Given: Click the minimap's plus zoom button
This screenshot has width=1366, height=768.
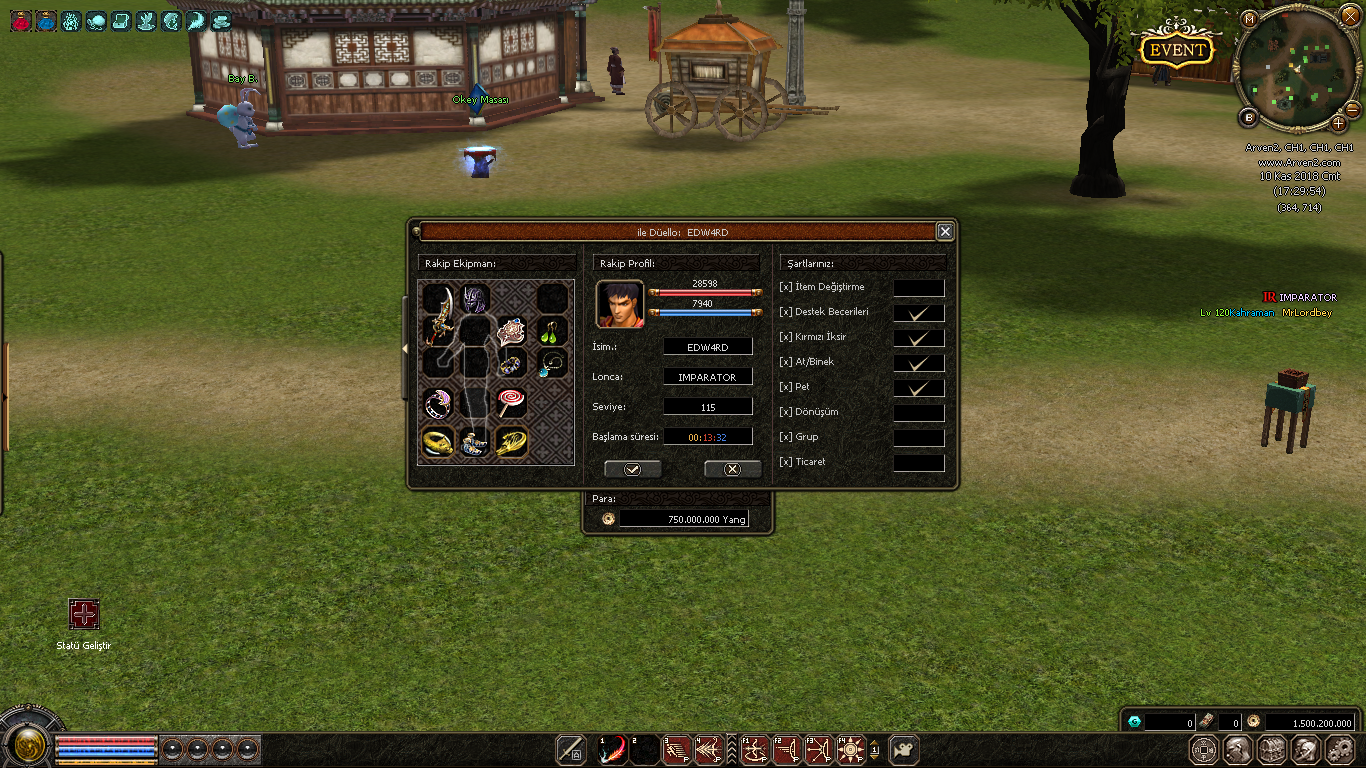Looking at the screenshot, I should (x=1339, y=124).
